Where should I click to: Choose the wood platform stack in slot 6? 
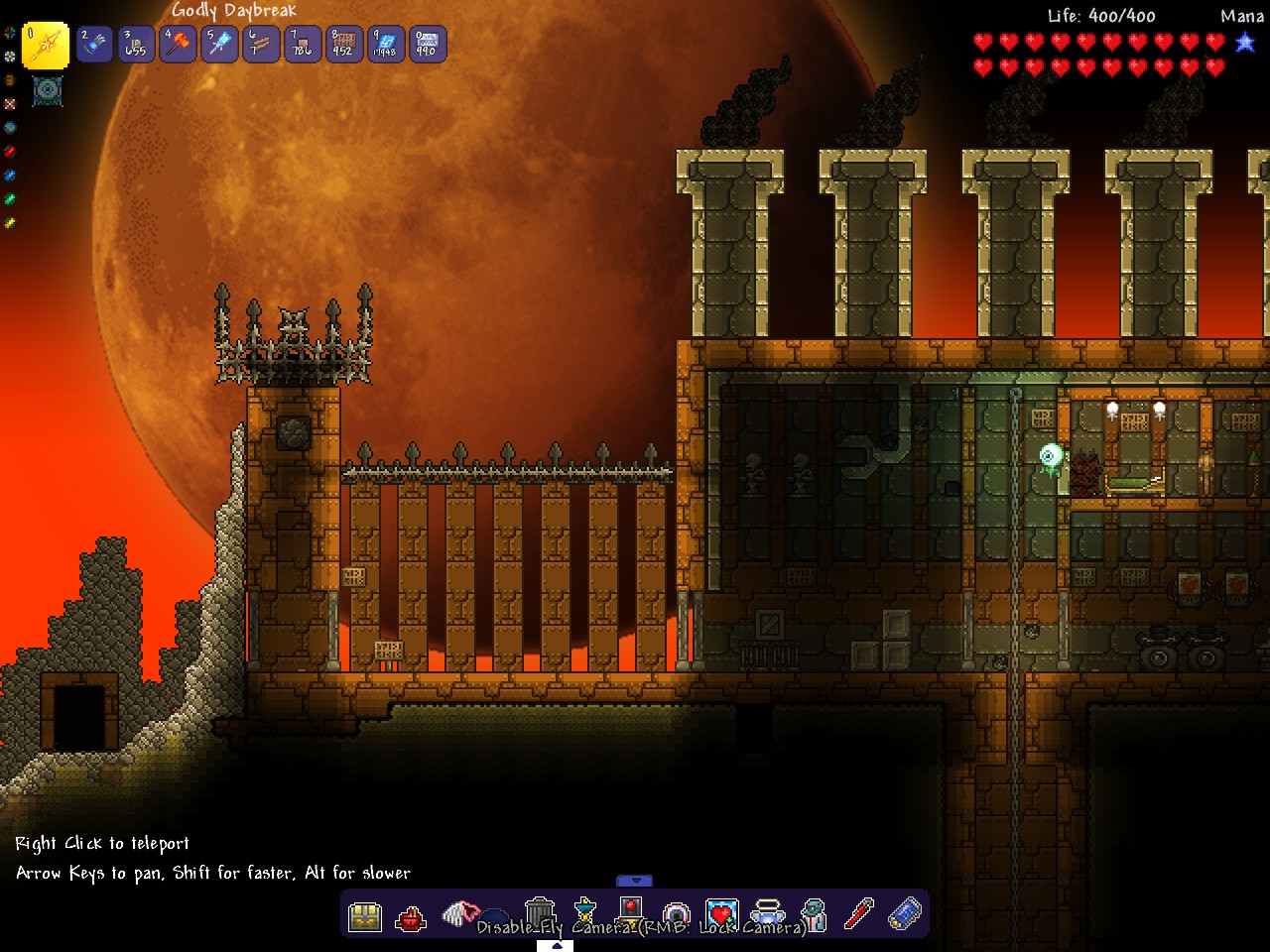pos(261,45)
